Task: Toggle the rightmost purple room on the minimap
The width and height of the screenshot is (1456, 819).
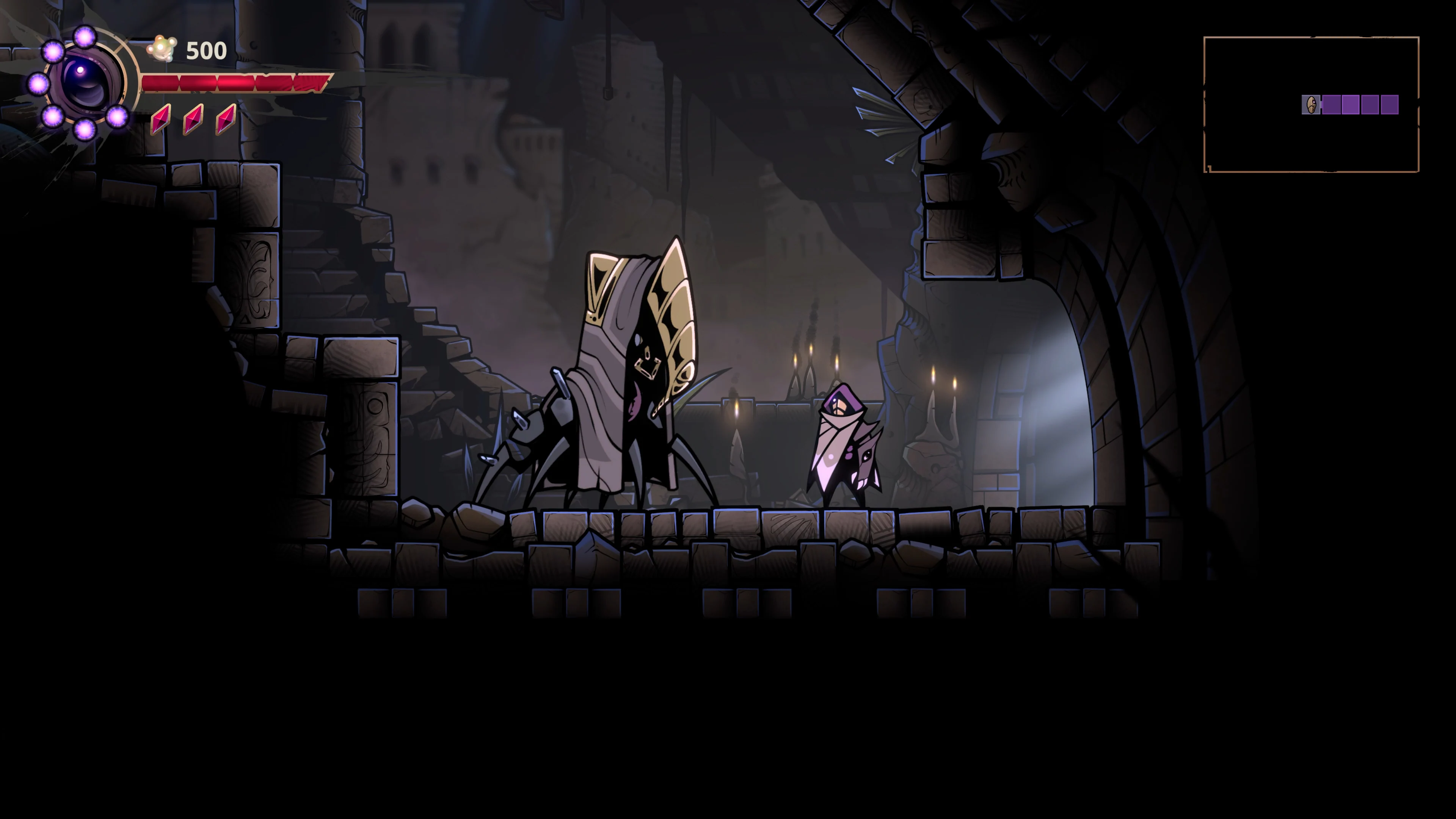Action: pos(1389,105)
